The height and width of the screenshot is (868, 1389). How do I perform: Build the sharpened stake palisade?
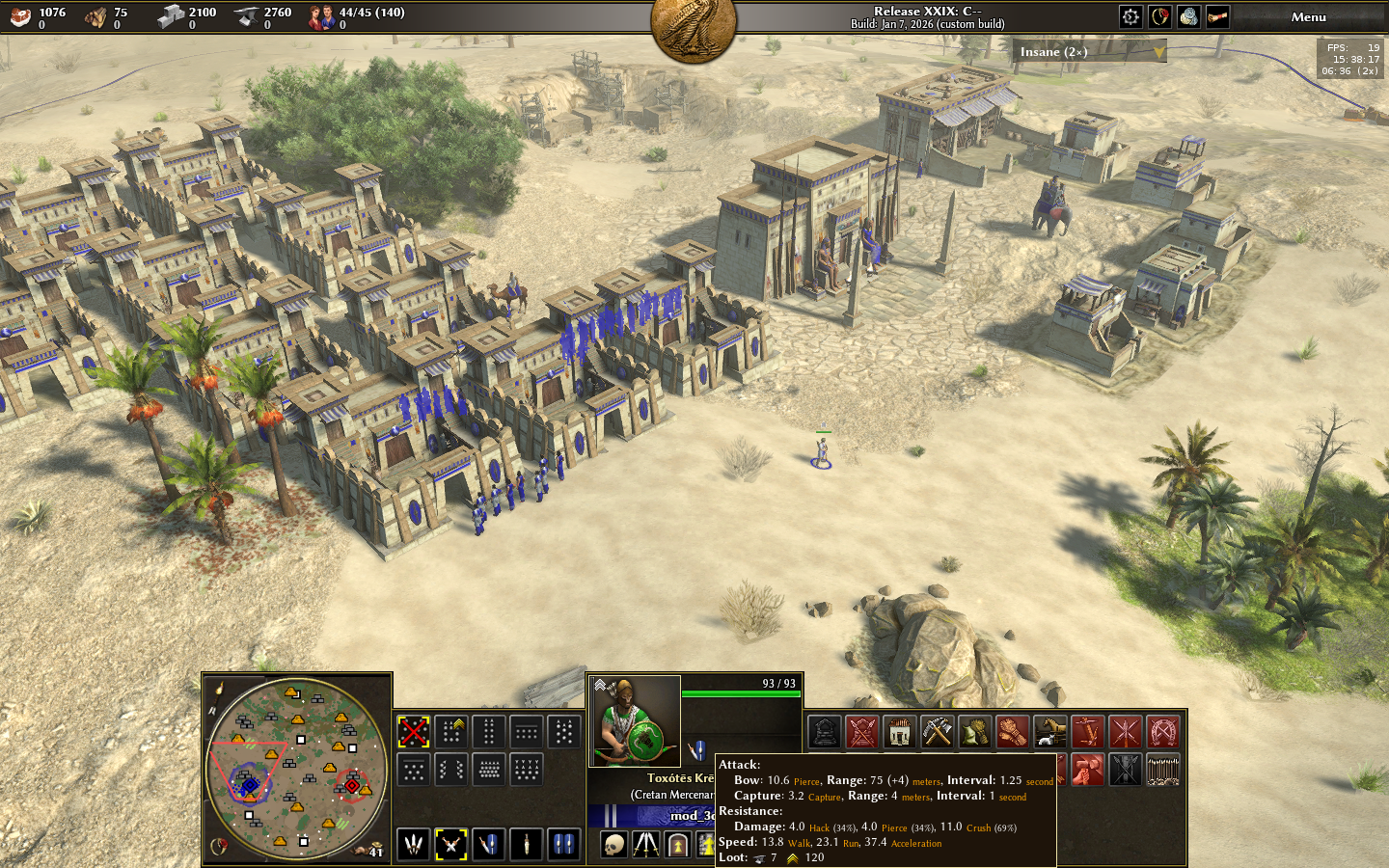(x=1162, y=771)
